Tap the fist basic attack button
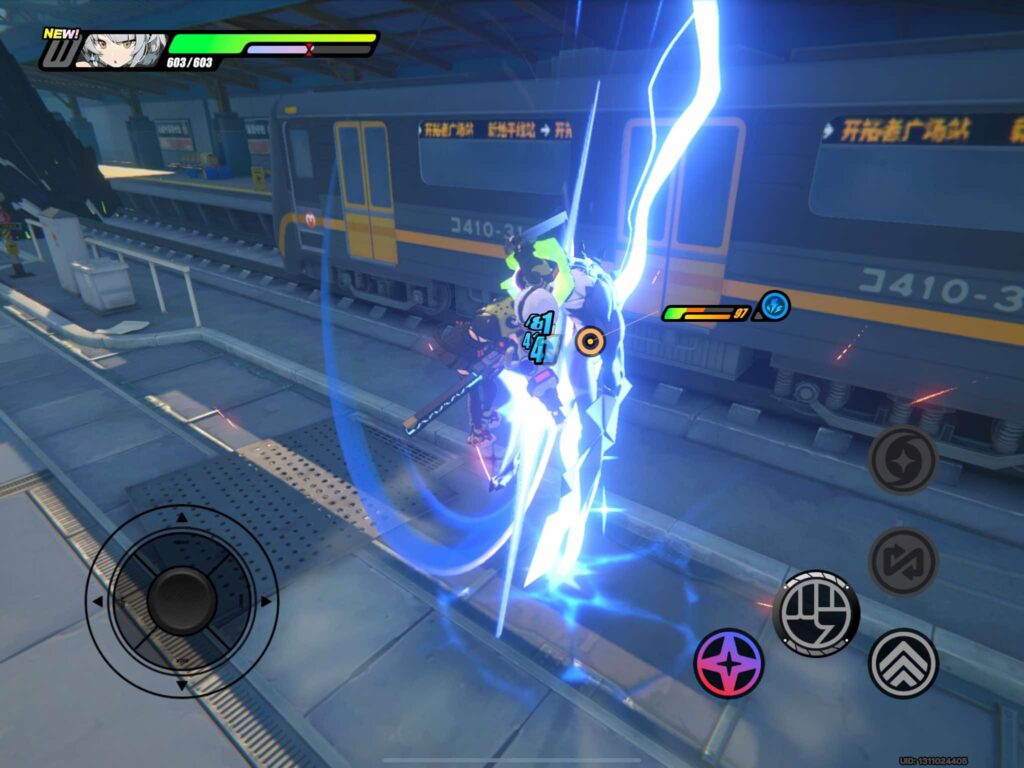Screen dimensions: 1024x768 [x=816, y=613]
